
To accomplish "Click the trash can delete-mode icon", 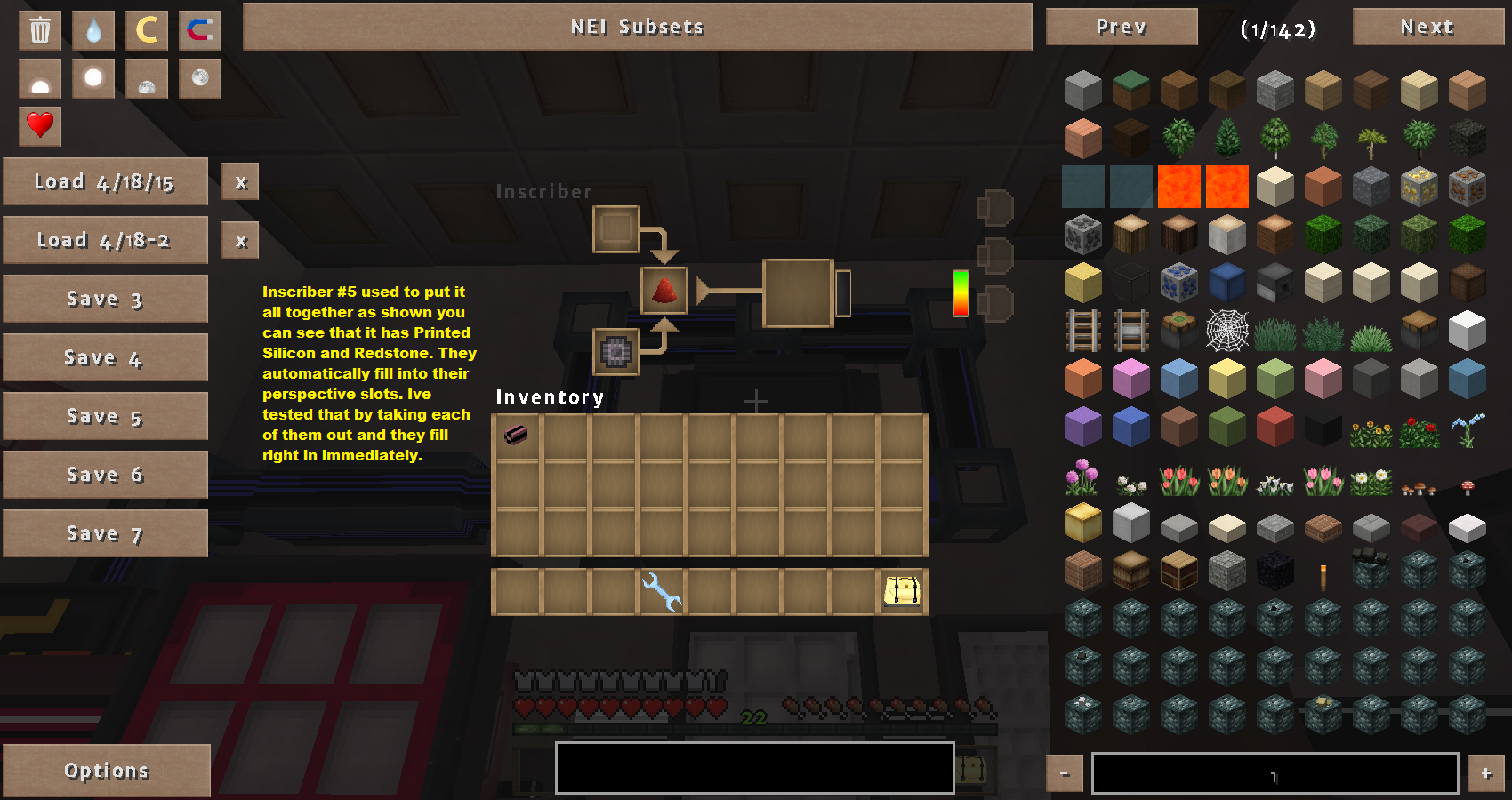I will [40, 30].
